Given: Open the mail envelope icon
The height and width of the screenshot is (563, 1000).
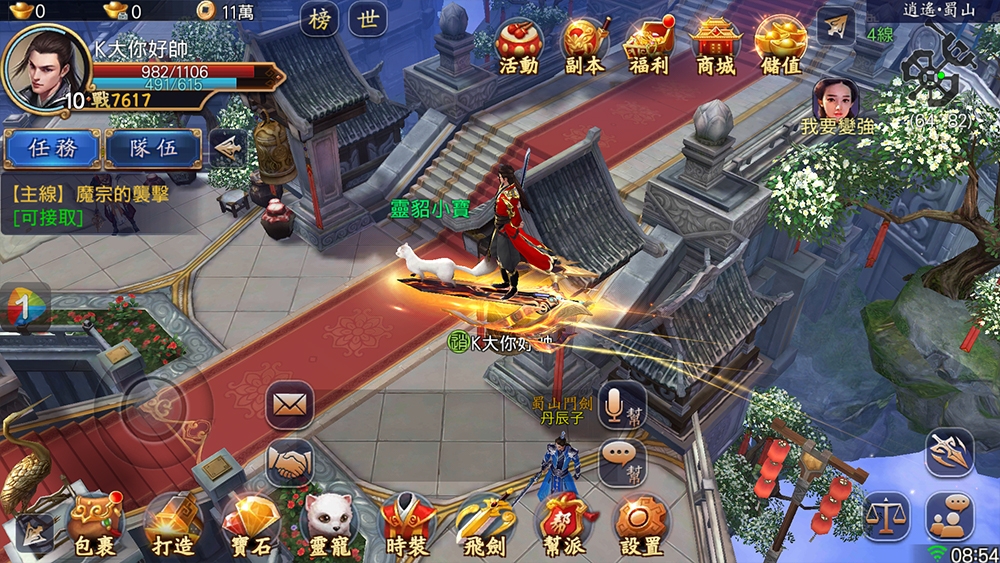Looking at the screenshot, I should point(289,405).
